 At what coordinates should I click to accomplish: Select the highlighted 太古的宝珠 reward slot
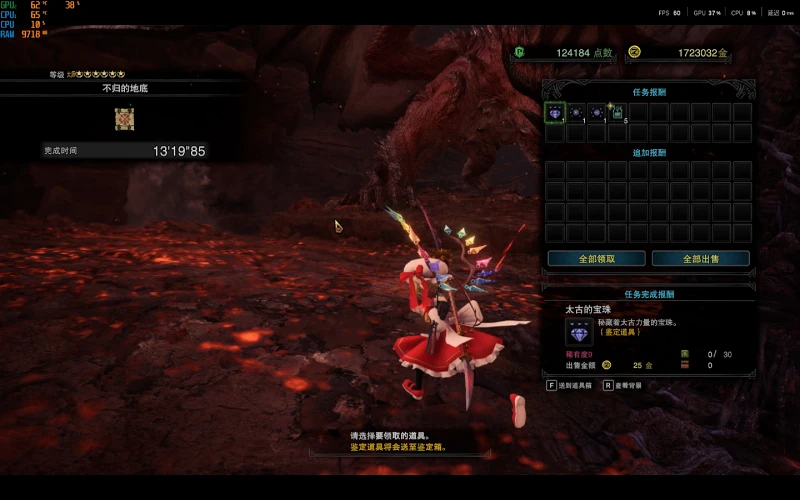[x=555, y=113]
